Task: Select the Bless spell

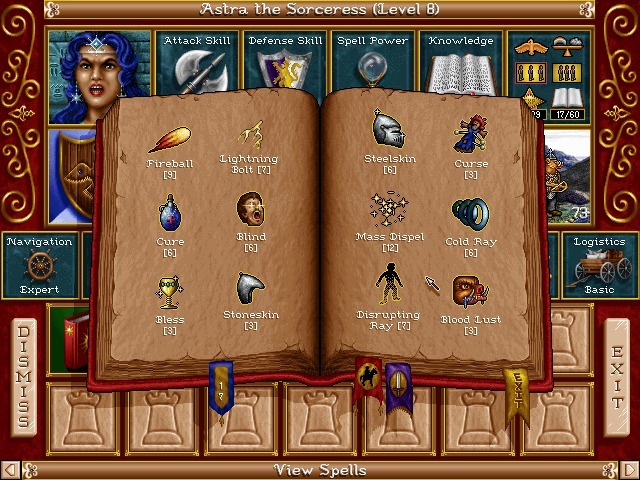Action: [x=170, y=290]
